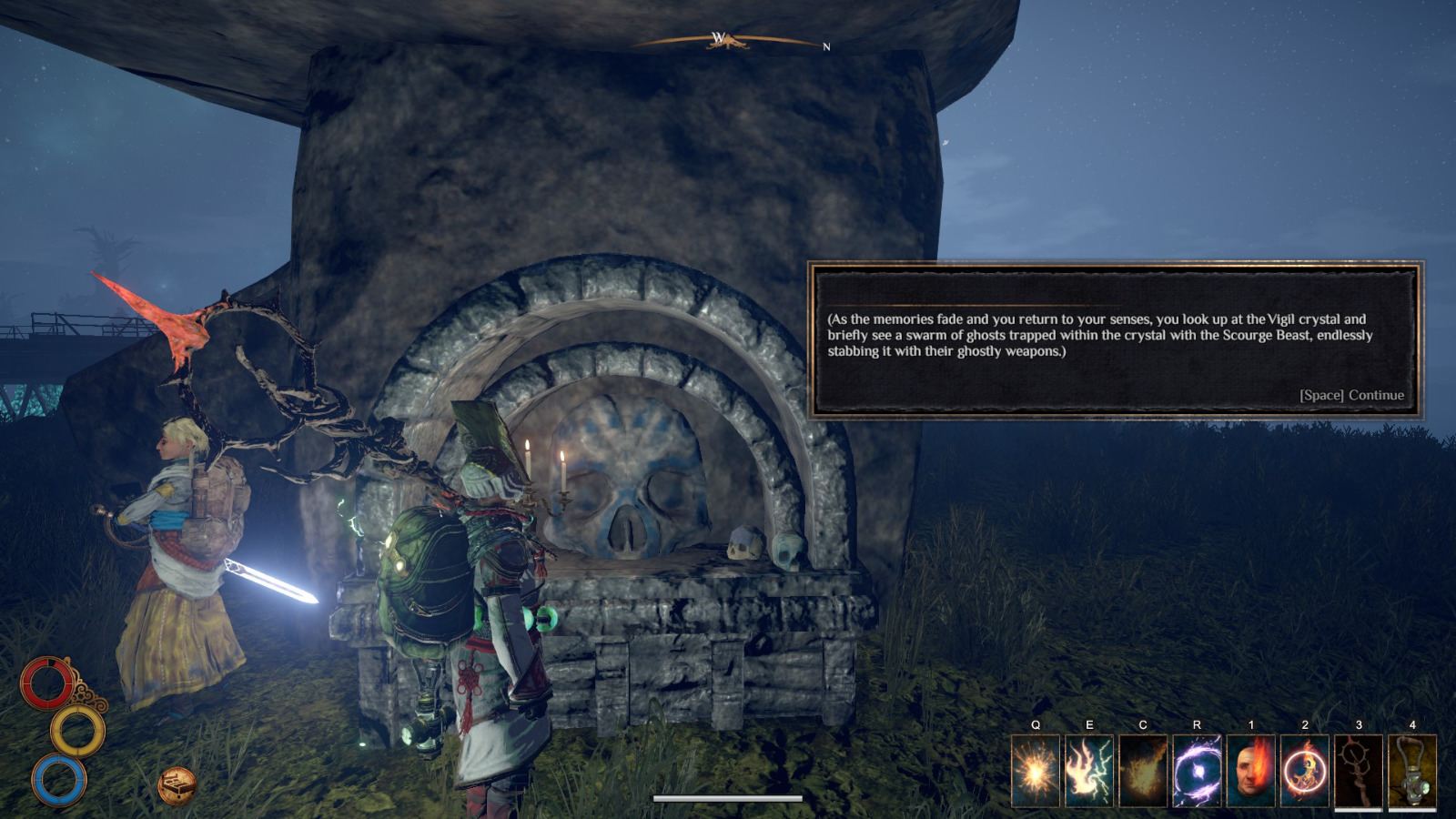Click the durability bar under staff slot 3

(x=1357, y=809)
